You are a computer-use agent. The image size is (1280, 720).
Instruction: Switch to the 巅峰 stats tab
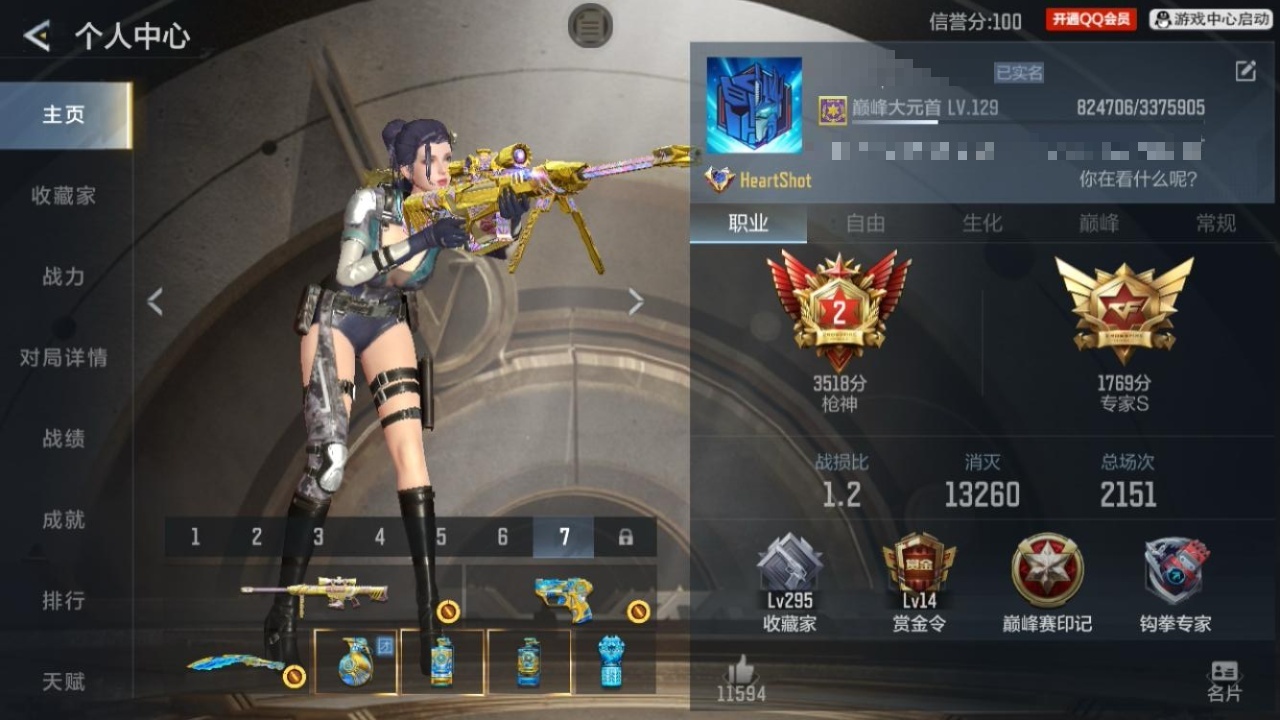[x=1099, y=224]
